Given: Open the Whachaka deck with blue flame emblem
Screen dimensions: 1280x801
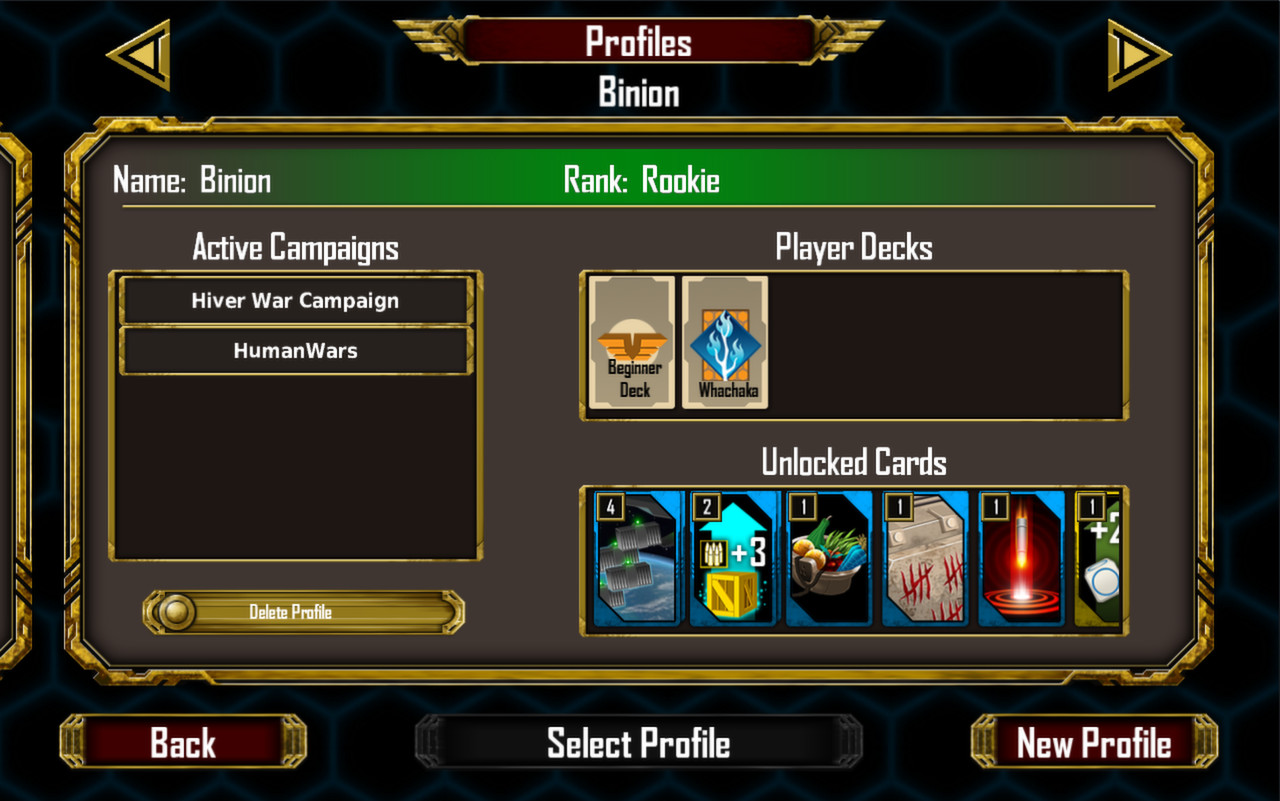Looking at the screenshot, I should (726, 340).
